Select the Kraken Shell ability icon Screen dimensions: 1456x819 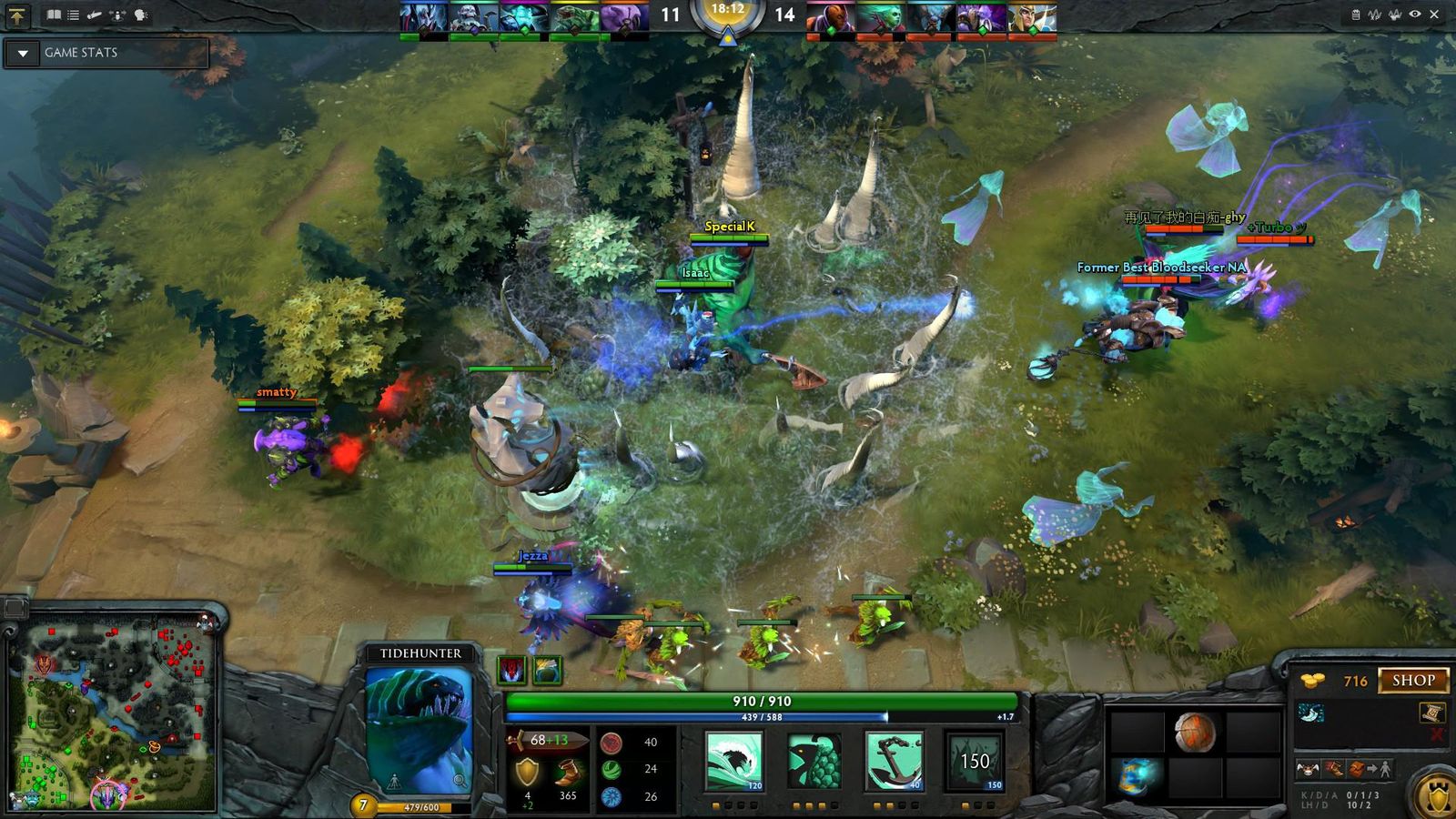click(x=814, y=760)
